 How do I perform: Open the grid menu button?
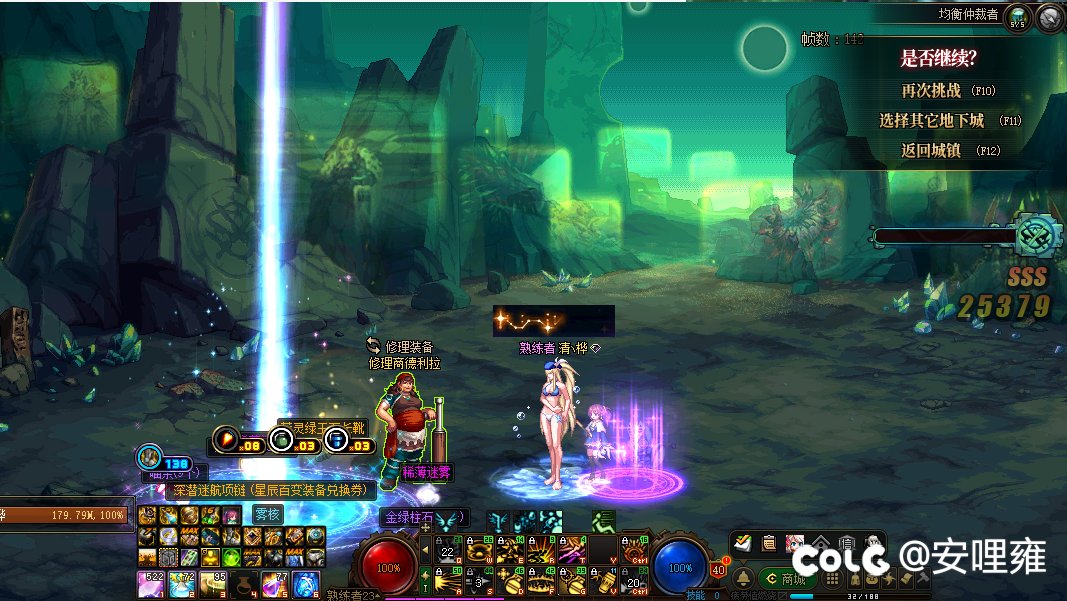pos(832,579)
